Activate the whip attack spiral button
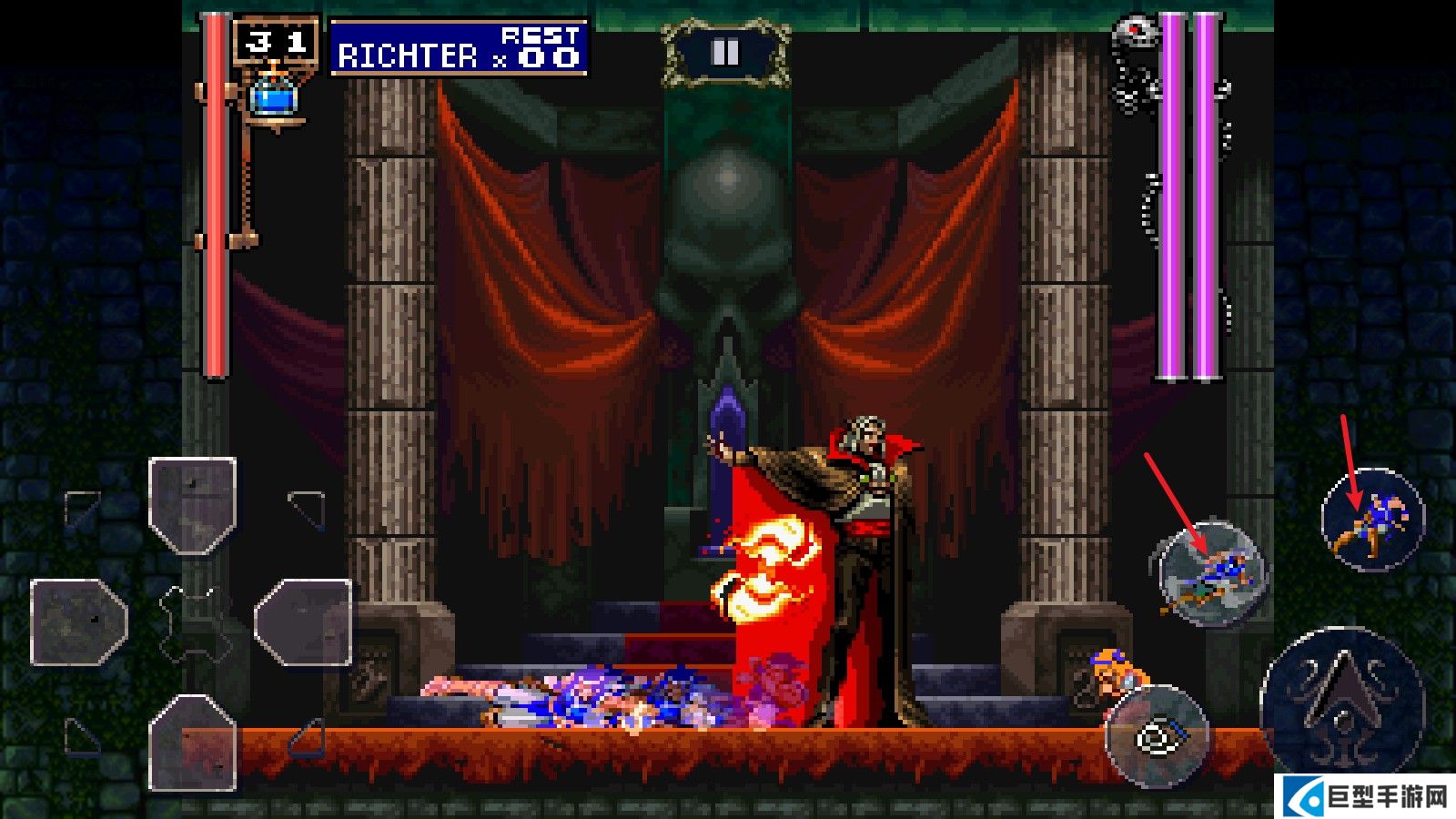 (x=1157, y=736)
